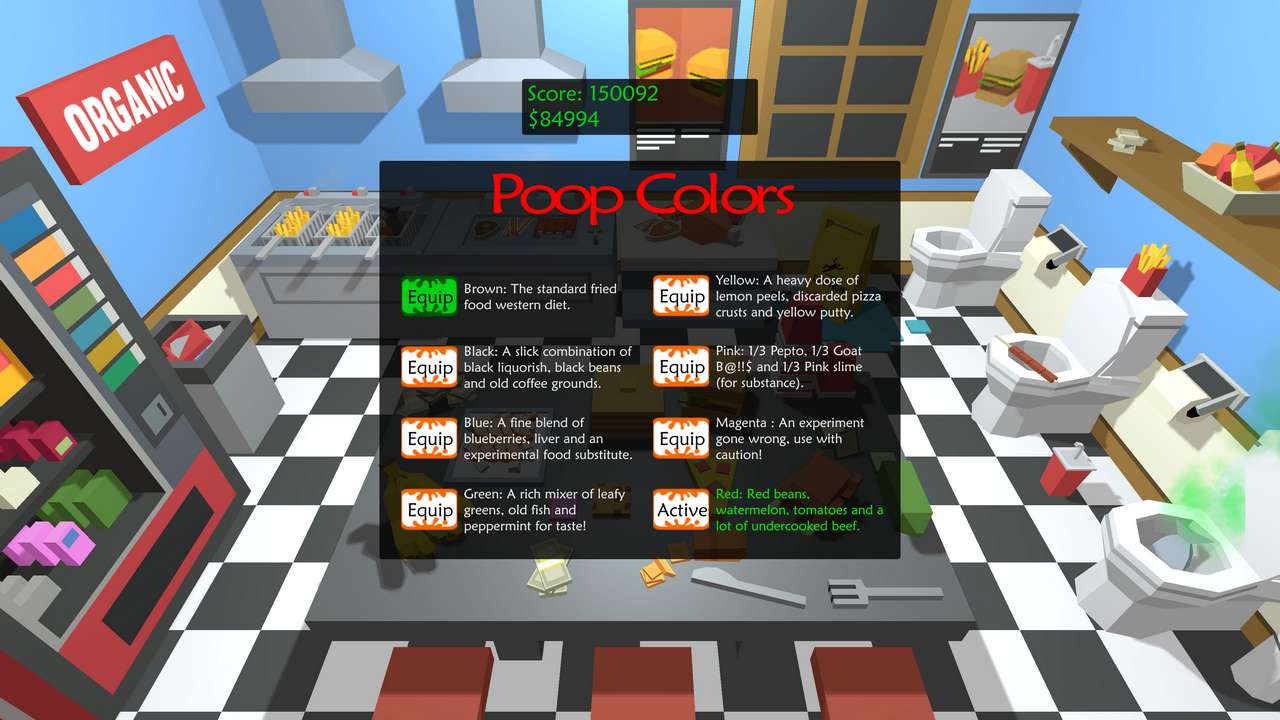The width and height of the screenshot is (1280, 720).
Task: Select the flame icon next to Green
Action: [429, 508]
